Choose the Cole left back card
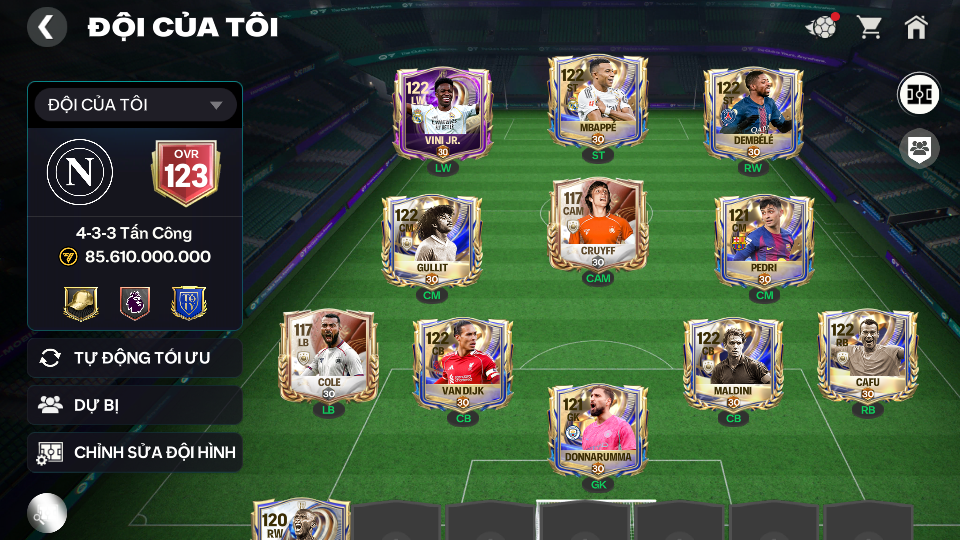 [x=328, y=355]
